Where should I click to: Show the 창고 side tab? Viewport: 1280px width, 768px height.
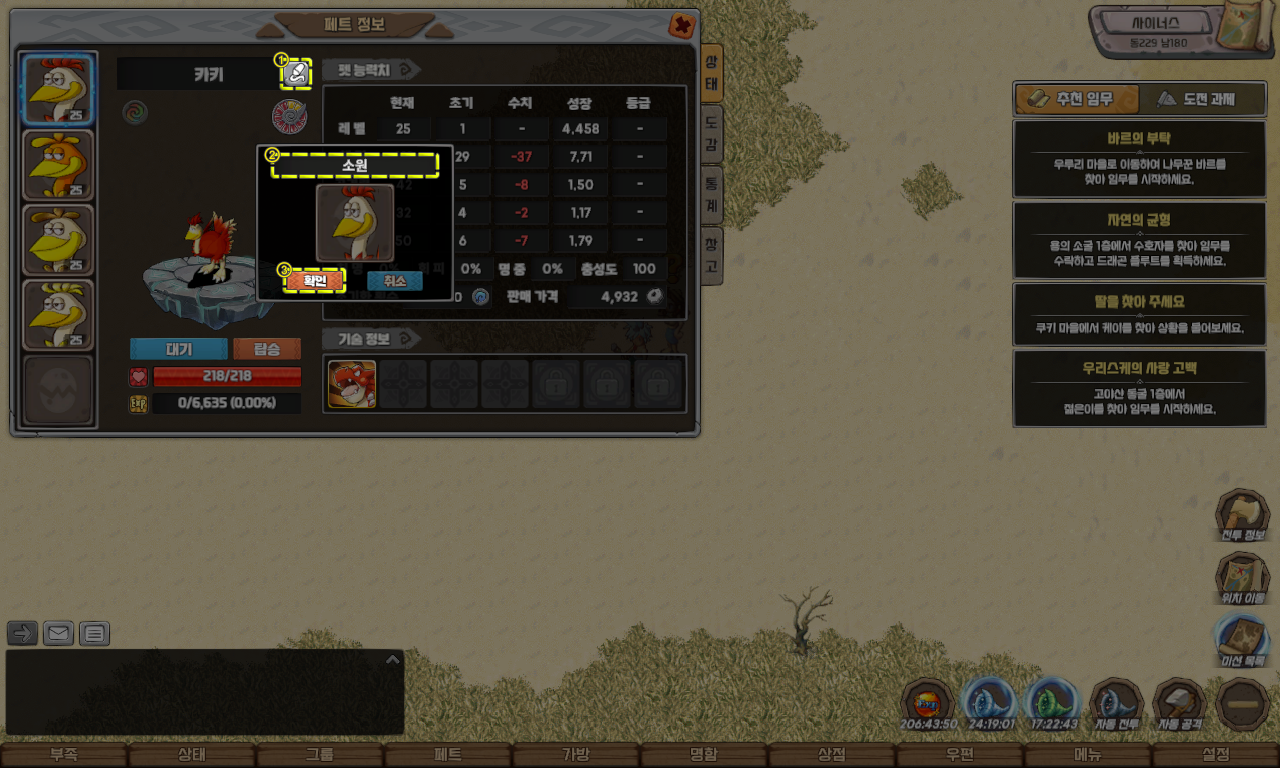tap(711, 255)
